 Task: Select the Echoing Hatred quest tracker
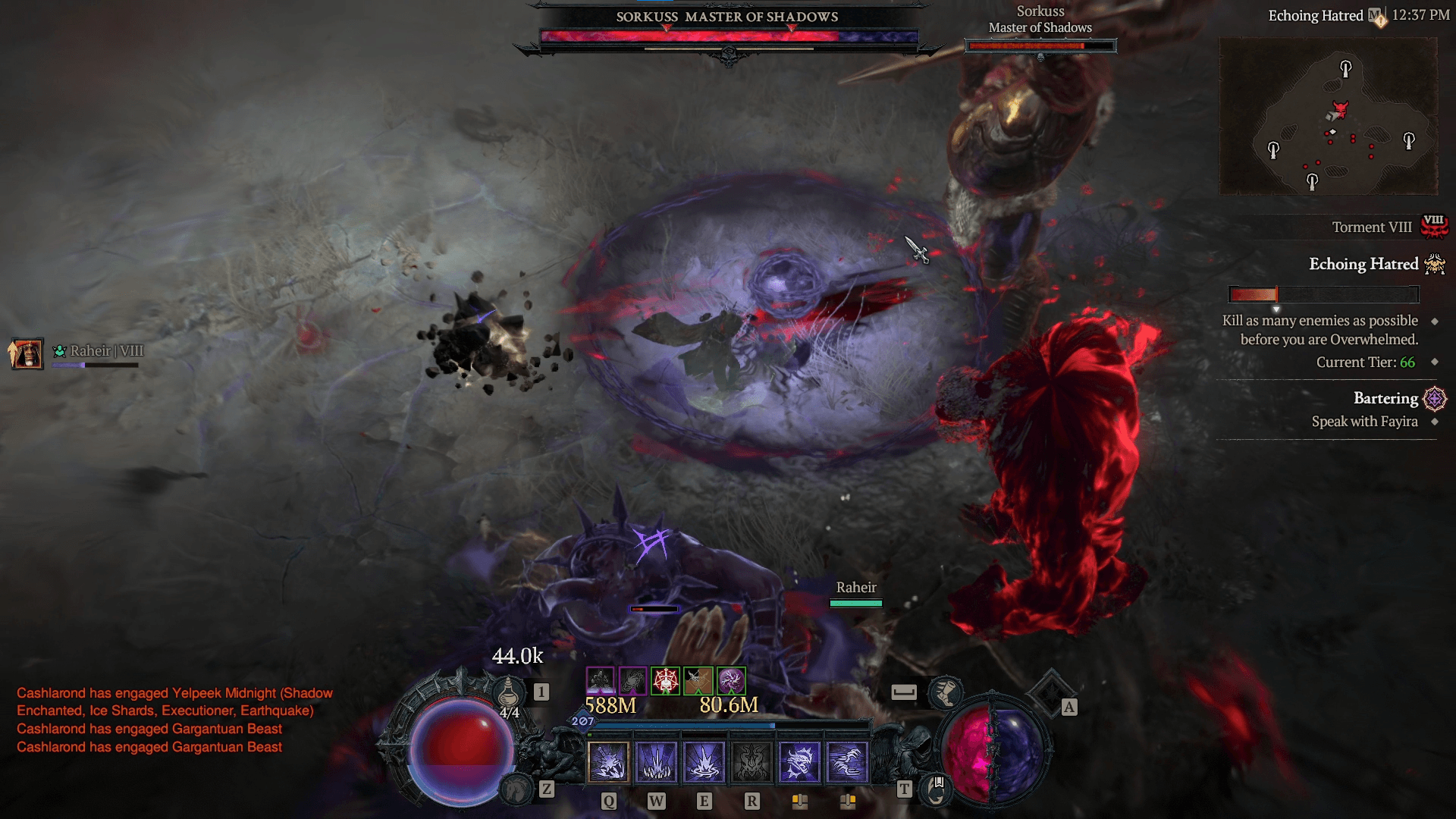tap(1363, 264)
